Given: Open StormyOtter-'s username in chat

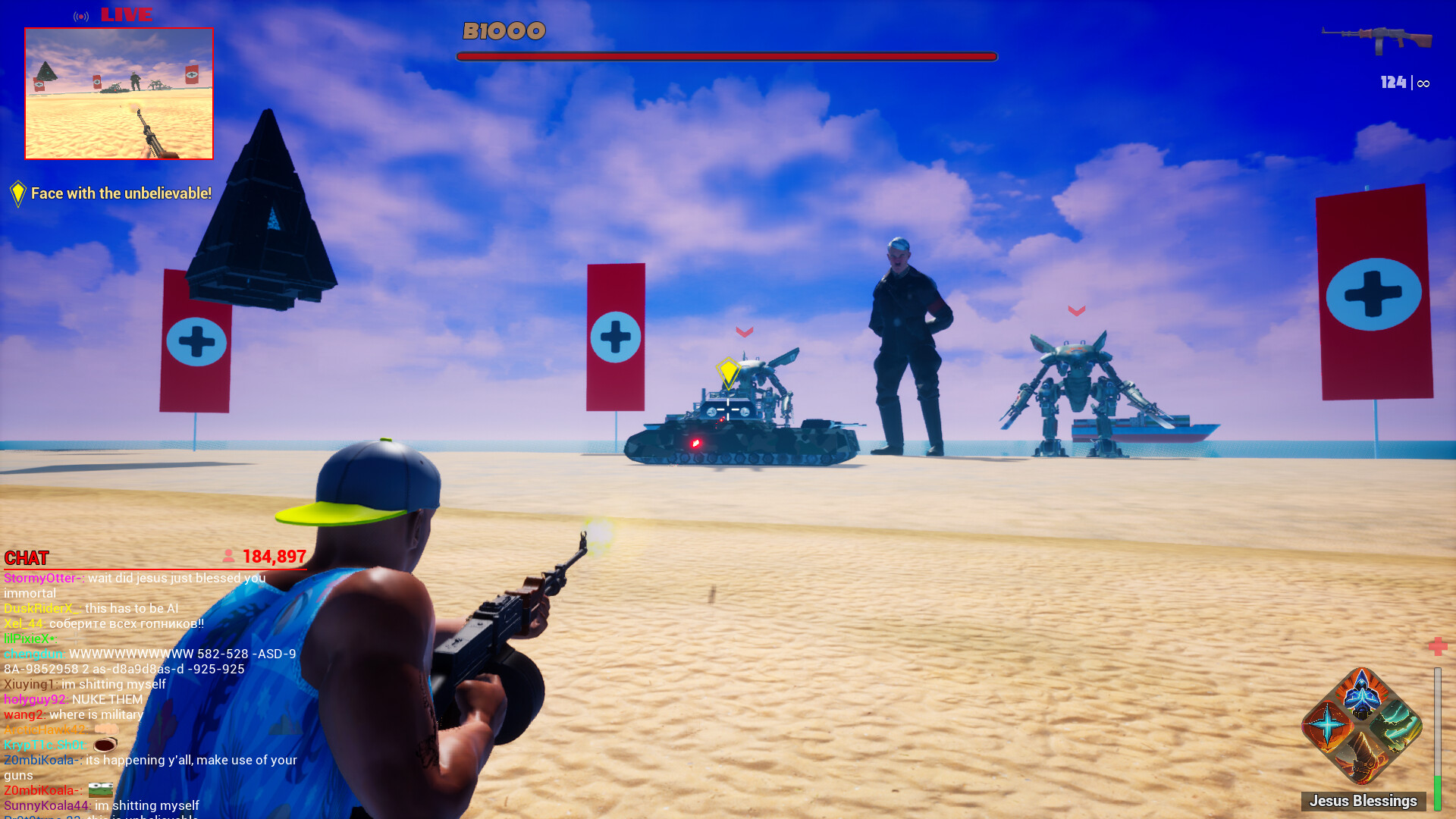Looking at the screenshot, I should click(x=43, y=578).
